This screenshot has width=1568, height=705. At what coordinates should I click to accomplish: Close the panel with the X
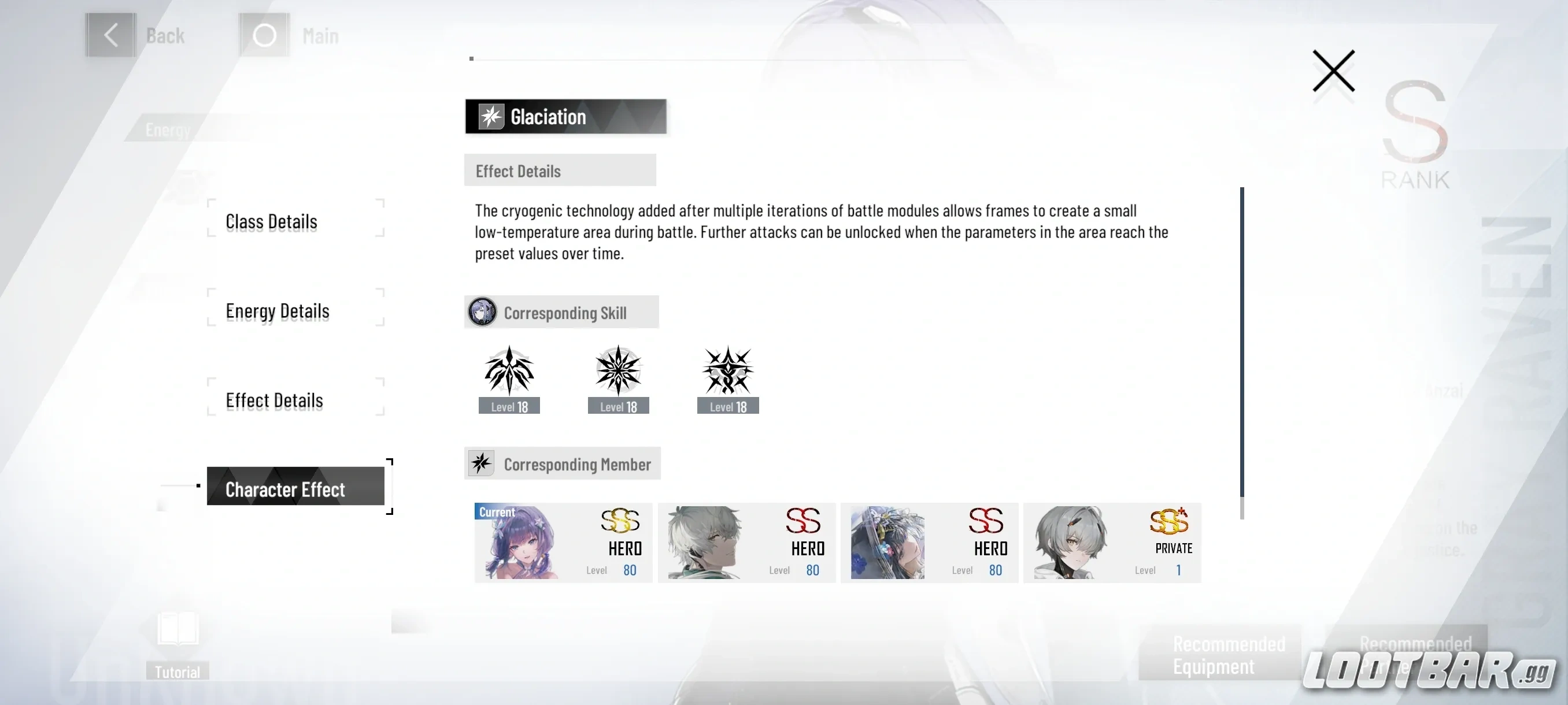(x=1333, y=71)
